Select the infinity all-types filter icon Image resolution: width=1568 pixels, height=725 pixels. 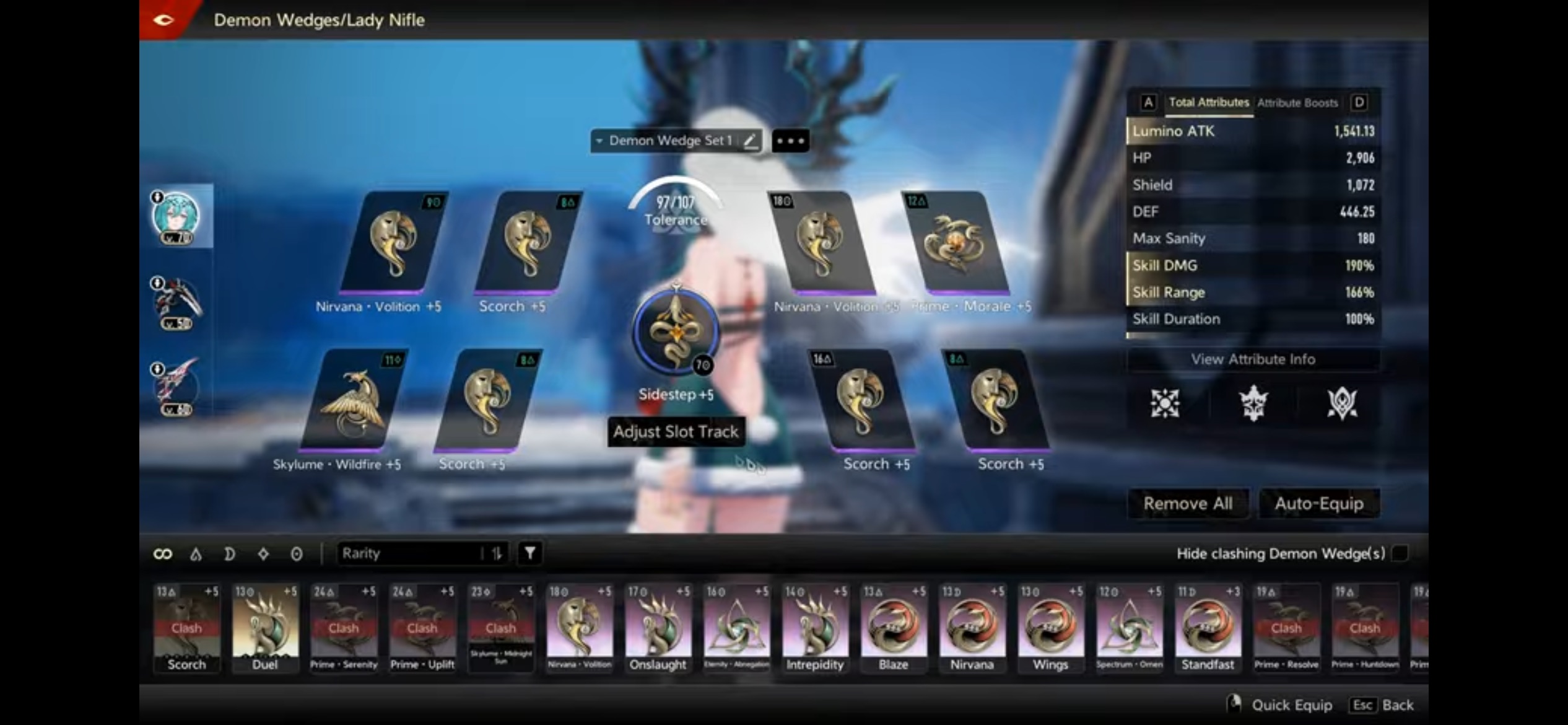[x=162, y=553]
